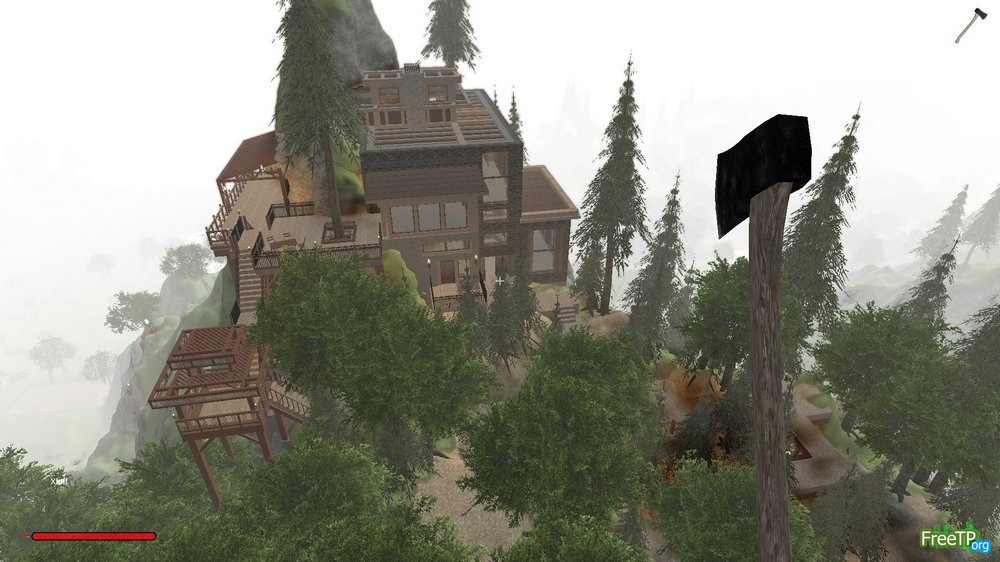
Task: Select the equipped axe icon
Action: tap(970, 25)
